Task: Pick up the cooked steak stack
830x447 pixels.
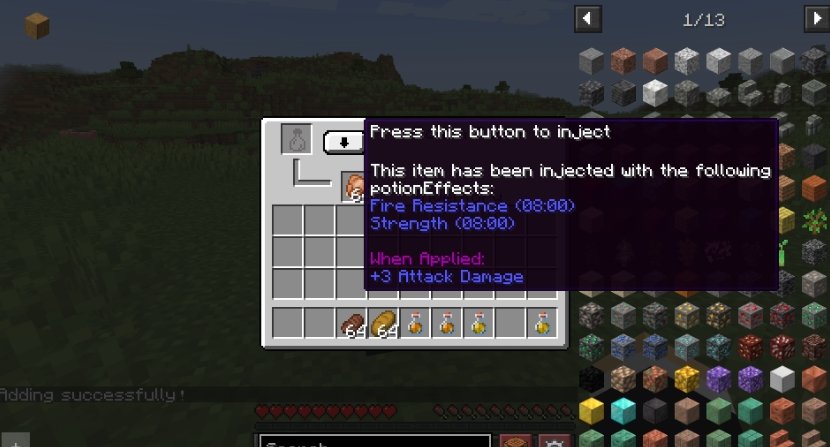Action: tap(351, 323)
